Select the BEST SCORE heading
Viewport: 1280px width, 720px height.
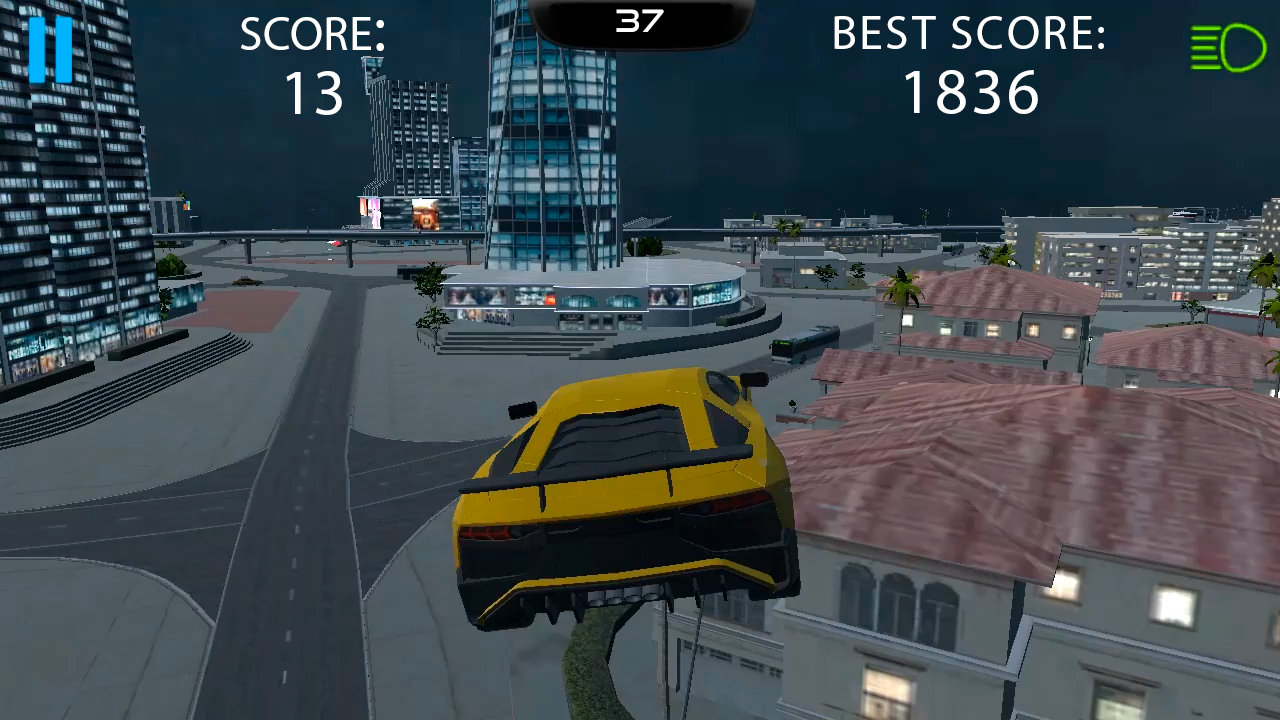(x=968, y=33)
